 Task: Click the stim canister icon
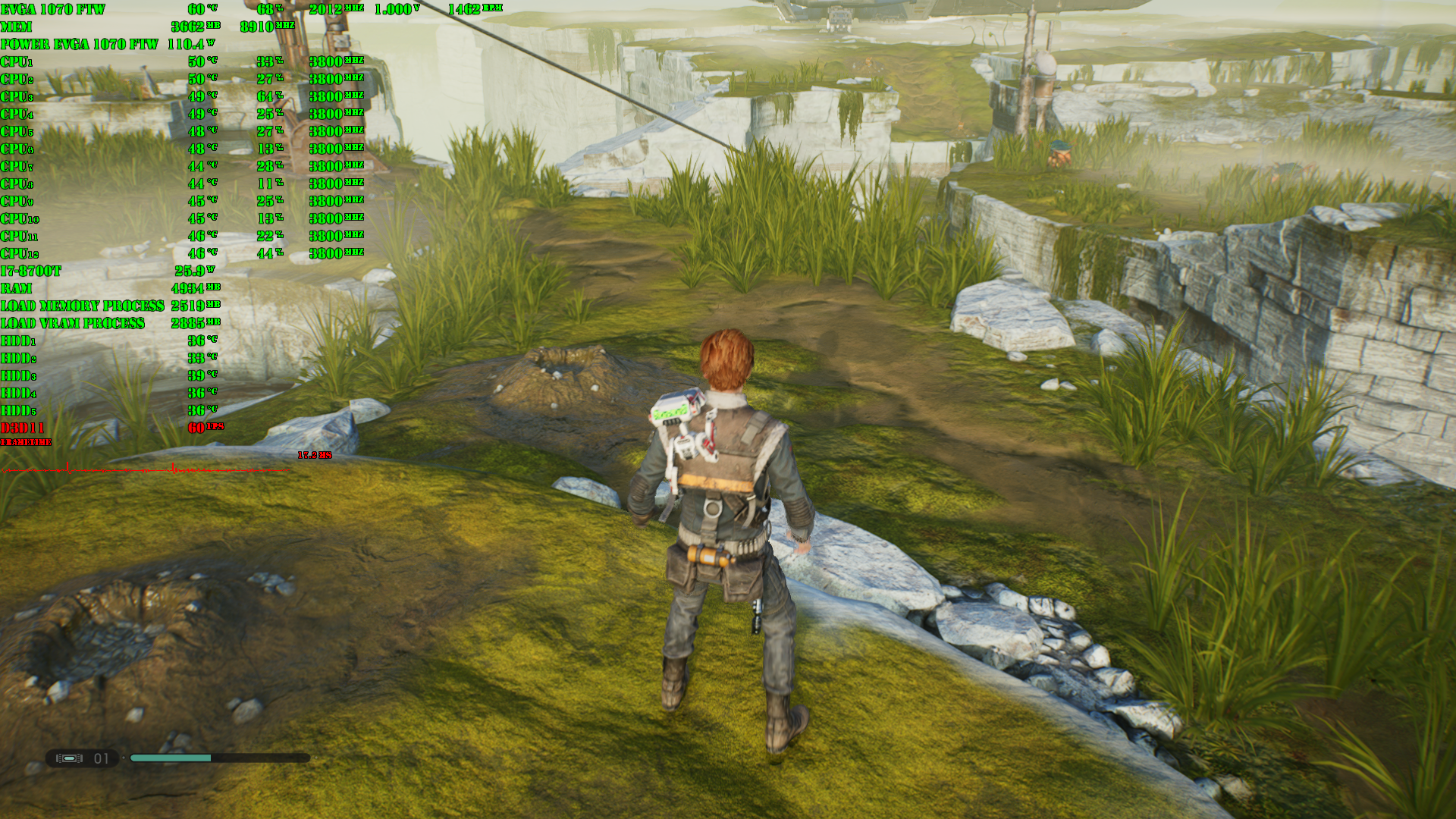coord(69,758)
